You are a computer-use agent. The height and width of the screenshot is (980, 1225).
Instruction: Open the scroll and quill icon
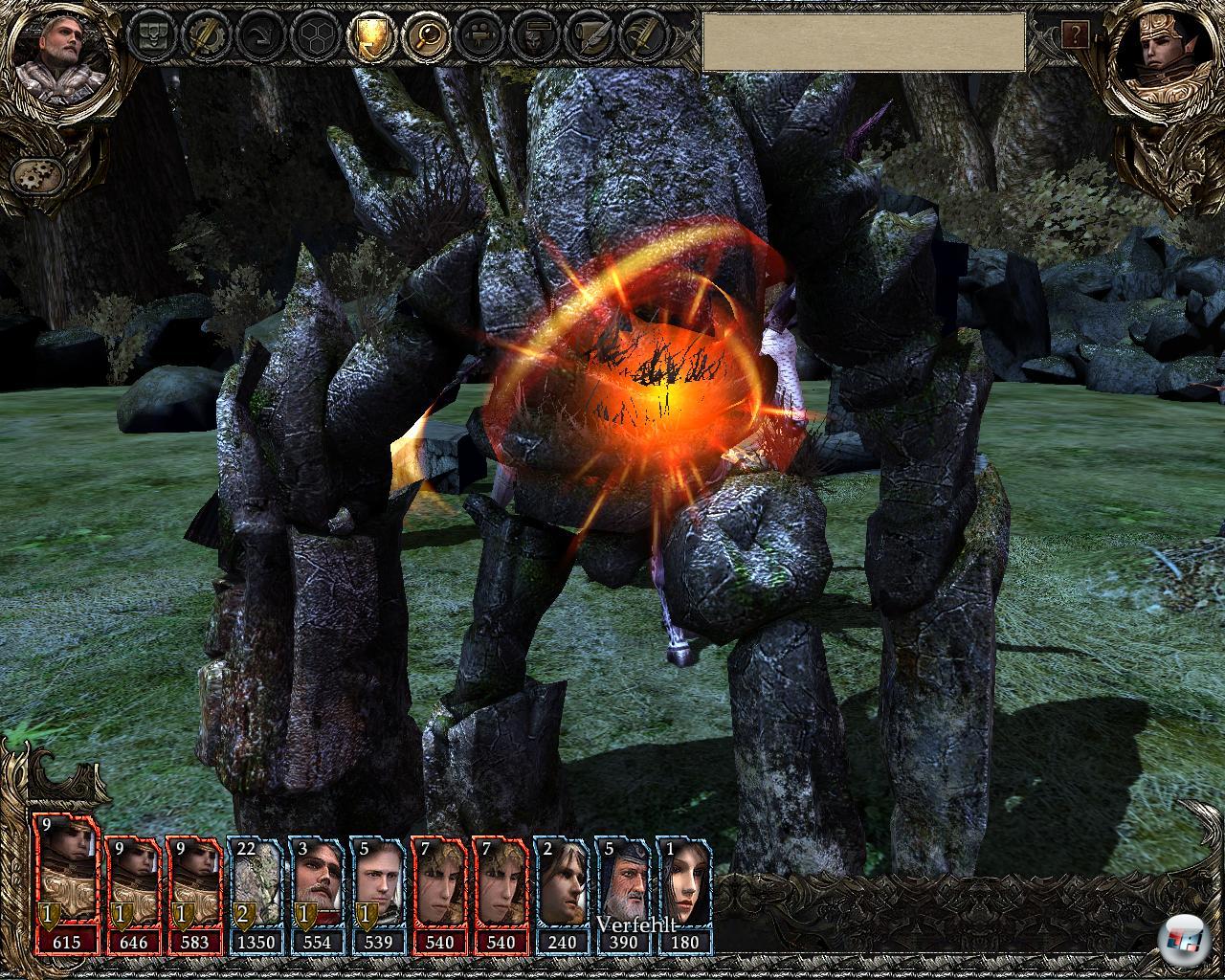tap(586, 37)
